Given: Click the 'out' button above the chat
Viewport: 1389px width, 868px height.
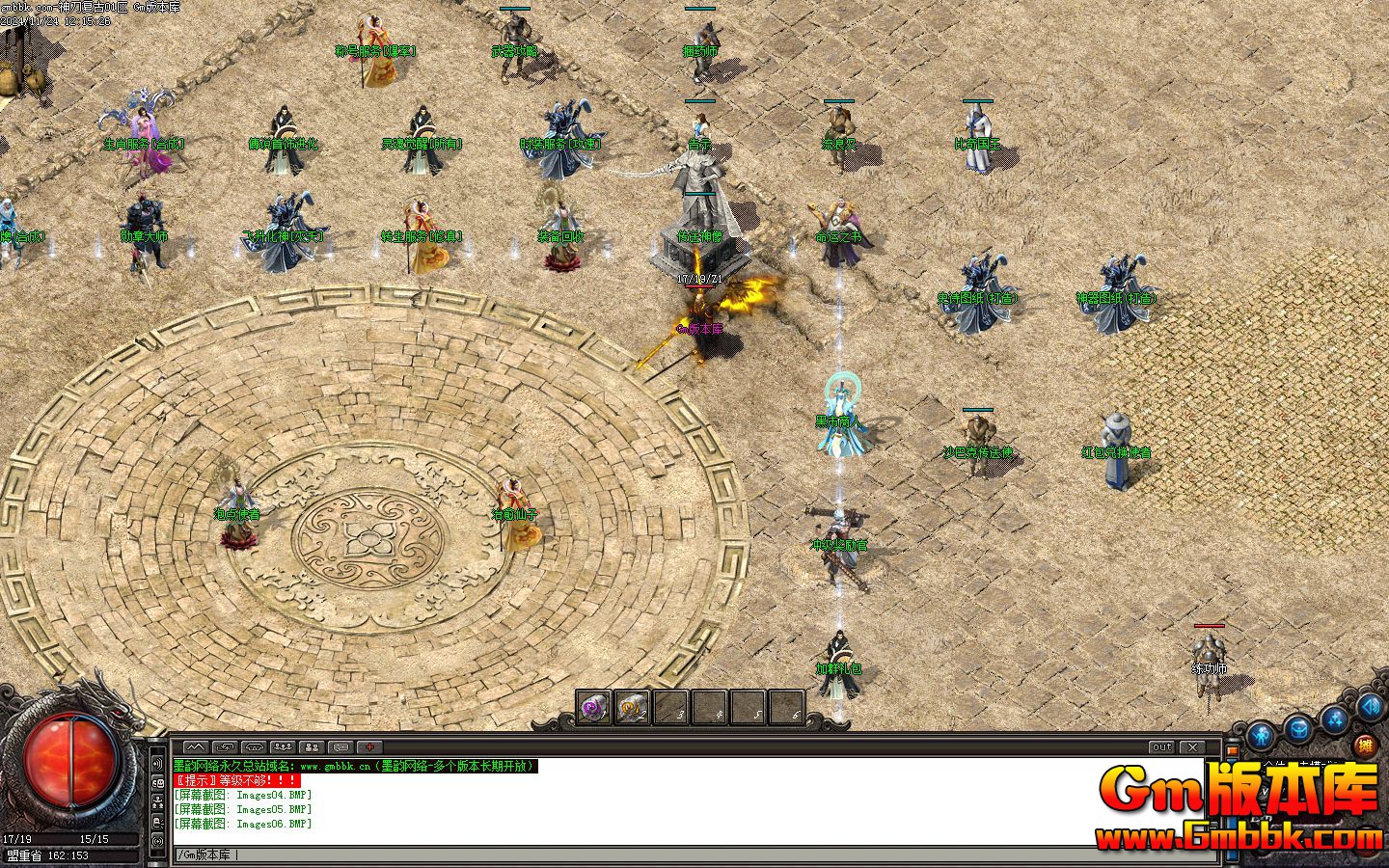Looking at the screenshot, I should pyautogui.click(x=1162, y=747).
